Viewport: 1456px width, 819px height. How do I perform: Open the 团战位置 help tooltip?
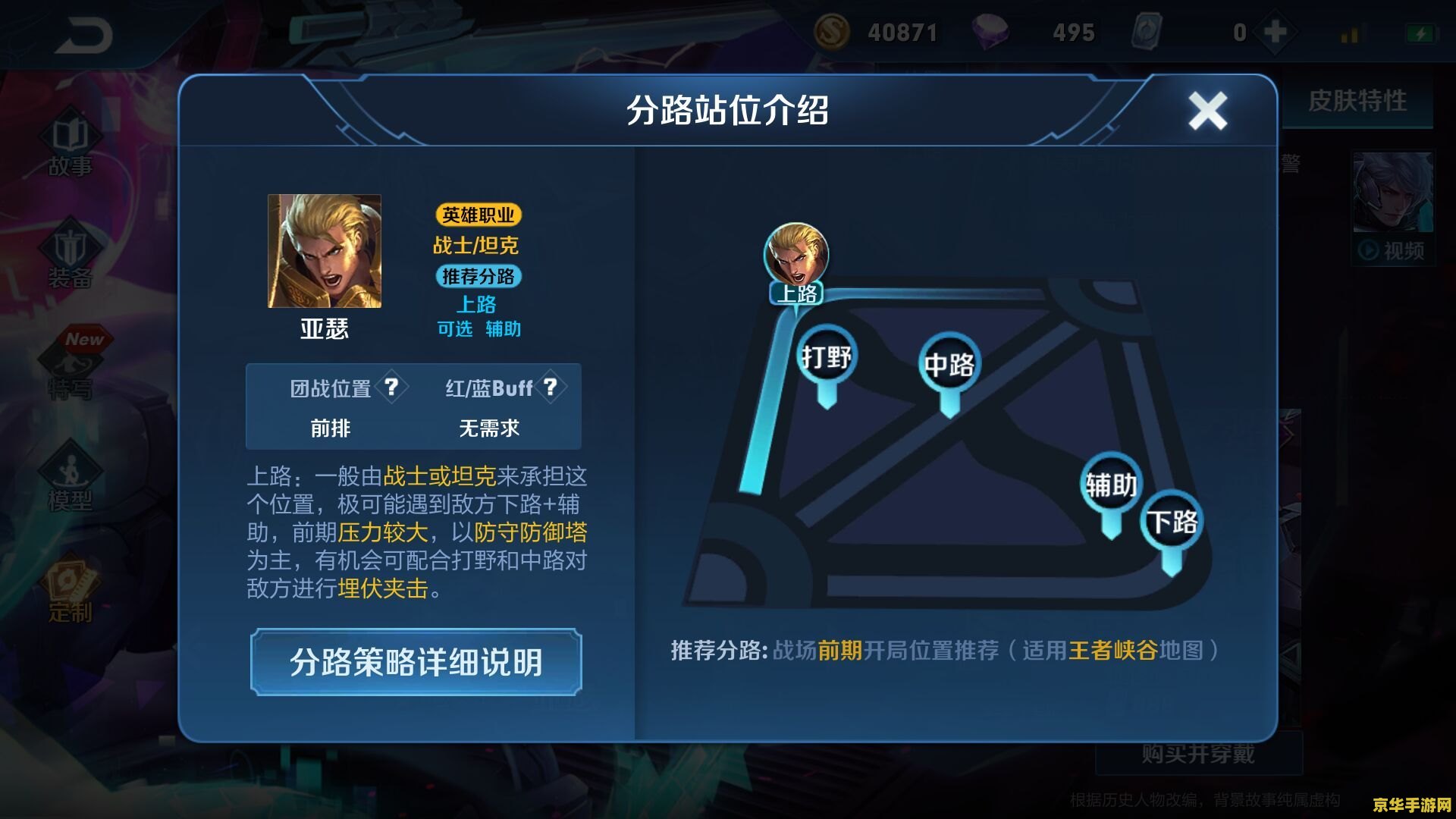pos(391,388)
